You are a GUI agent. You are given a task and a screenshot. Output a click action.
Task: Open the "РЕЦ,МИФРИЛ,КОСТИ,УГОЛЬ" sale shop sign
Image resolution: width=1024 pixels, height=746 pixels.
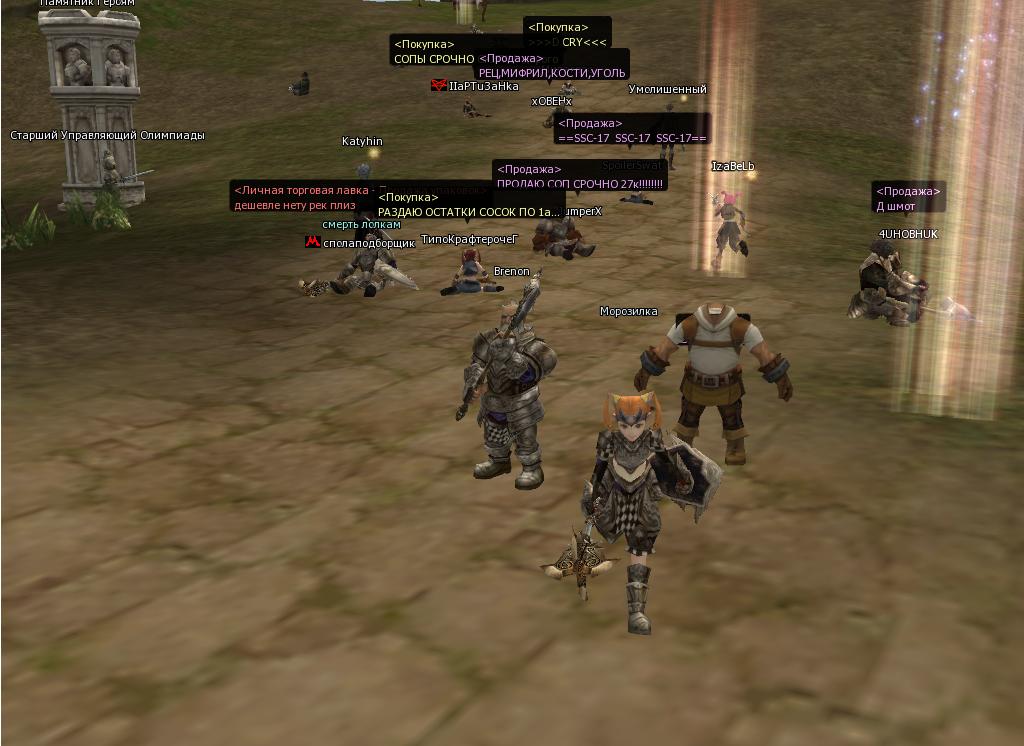pyautogui.click(x=552, y=72)
